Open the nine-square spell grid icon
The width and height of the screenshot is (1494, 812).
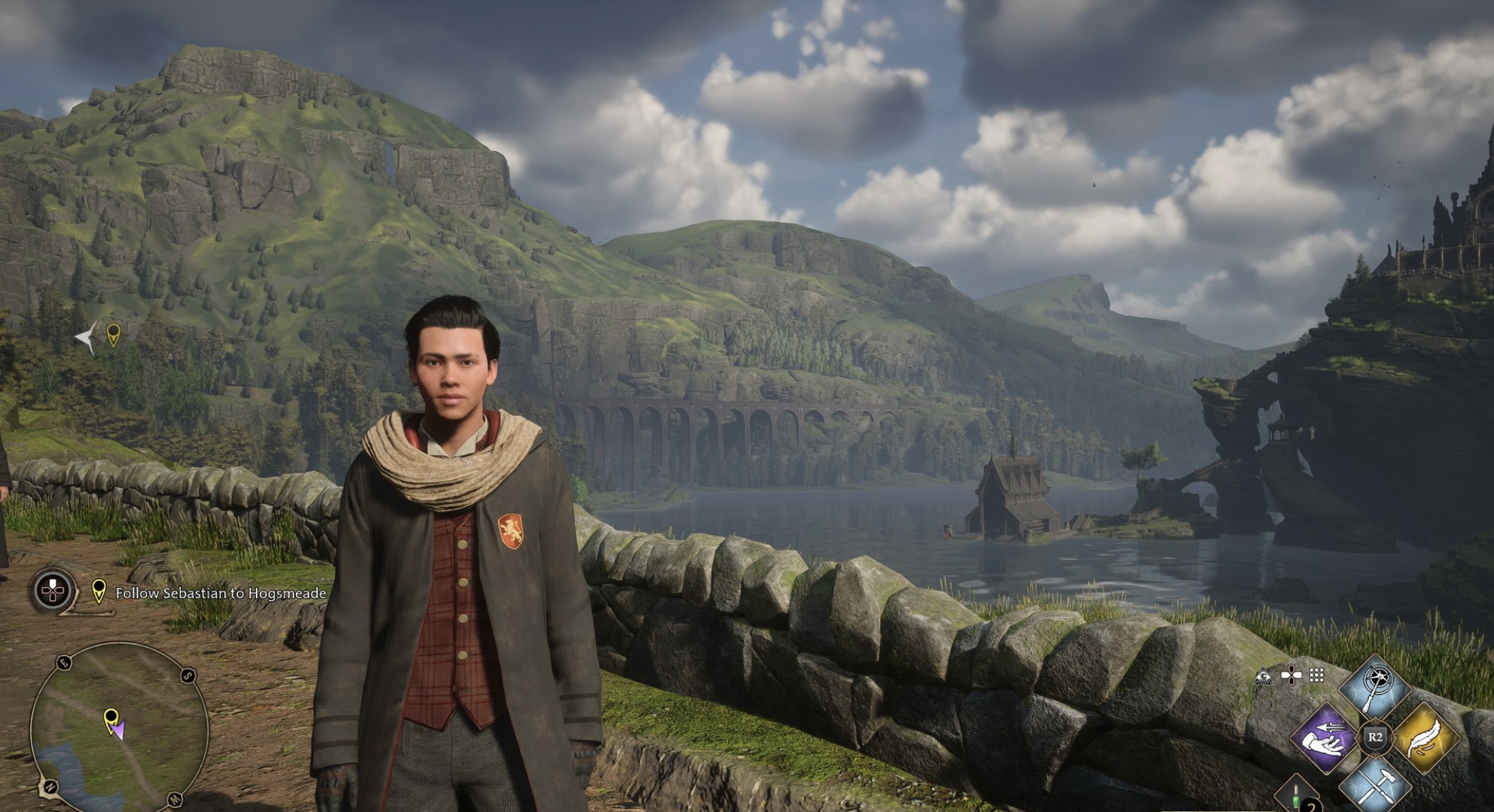click(1316, 675)
